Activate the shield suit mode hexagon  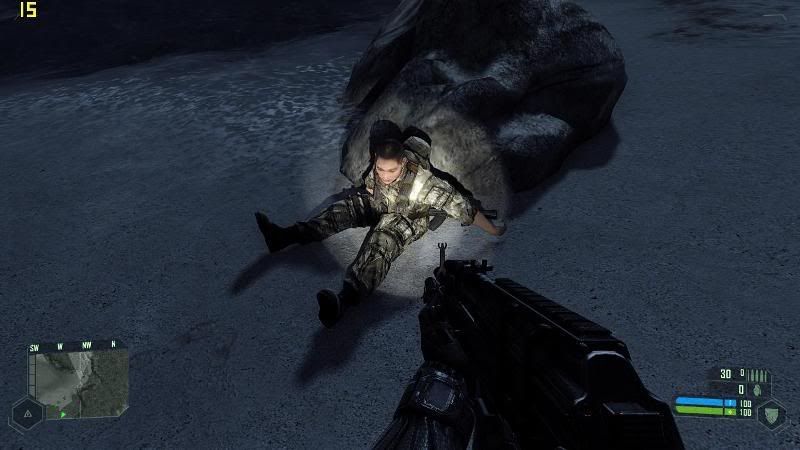(x=771, y=413)
